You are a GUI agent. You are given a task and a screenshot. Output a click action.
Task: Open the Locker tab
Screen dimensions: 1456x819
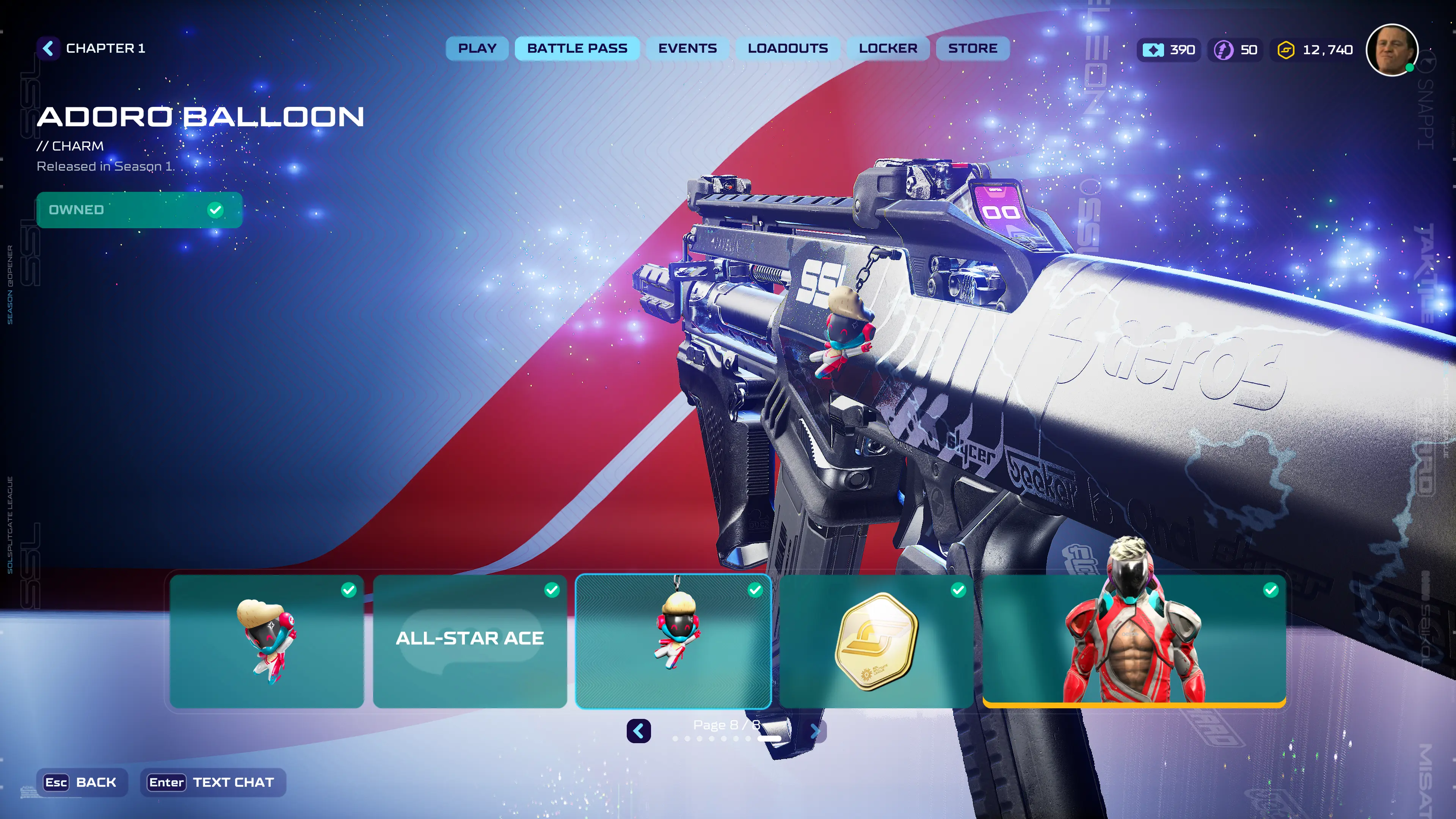coord(887,49)
